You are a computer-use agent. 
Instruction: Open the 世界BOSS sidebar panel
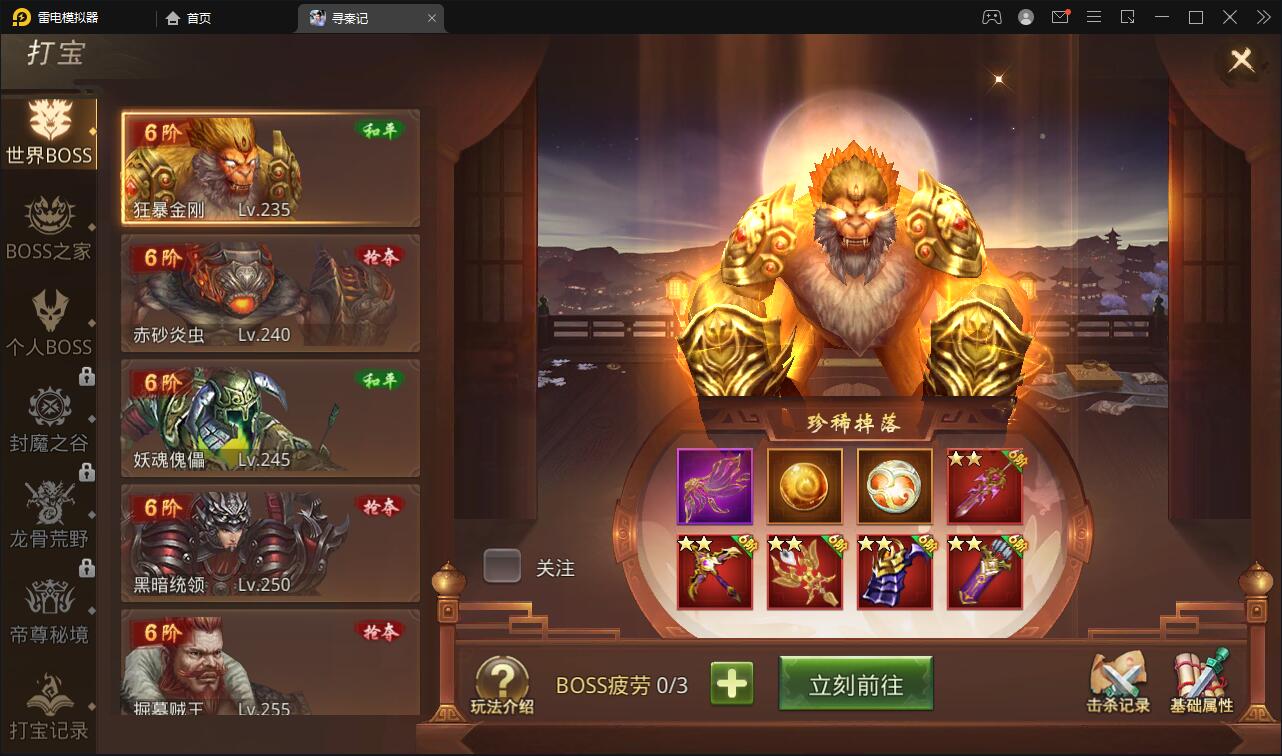(x=50, y=135)
